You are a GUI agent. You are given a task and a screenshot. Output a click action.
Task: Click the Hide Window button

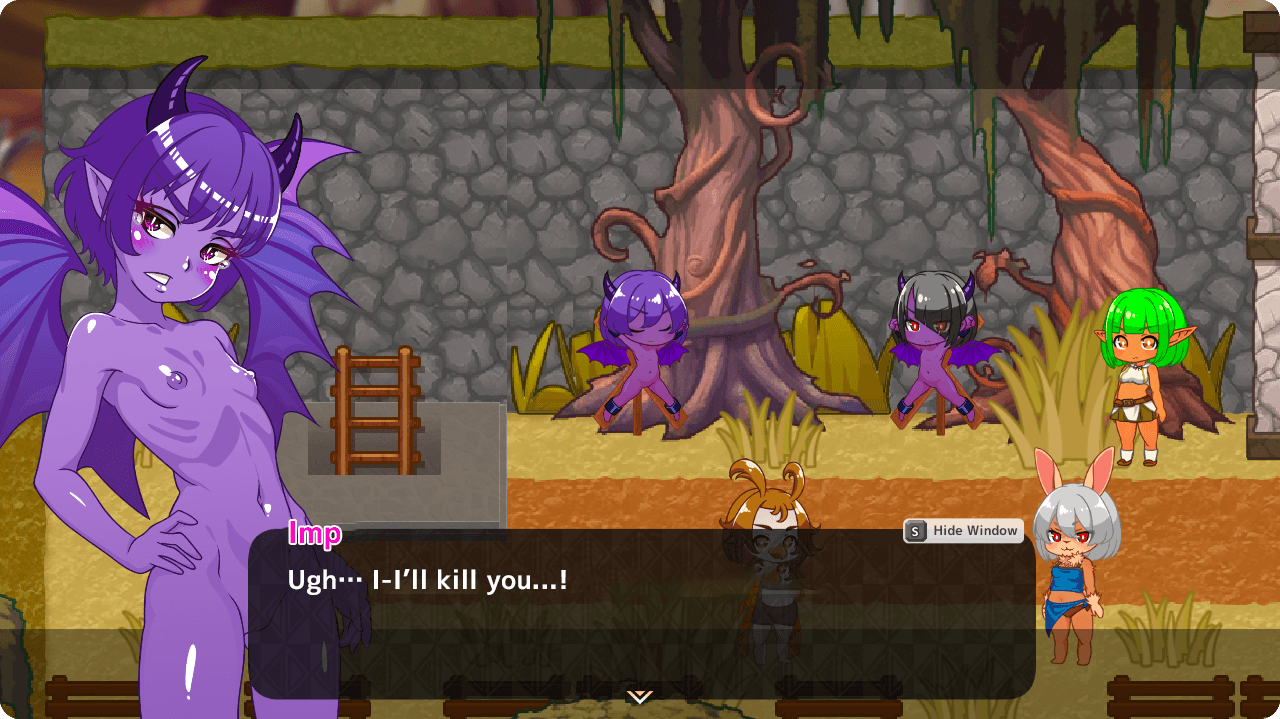point(963,531)
